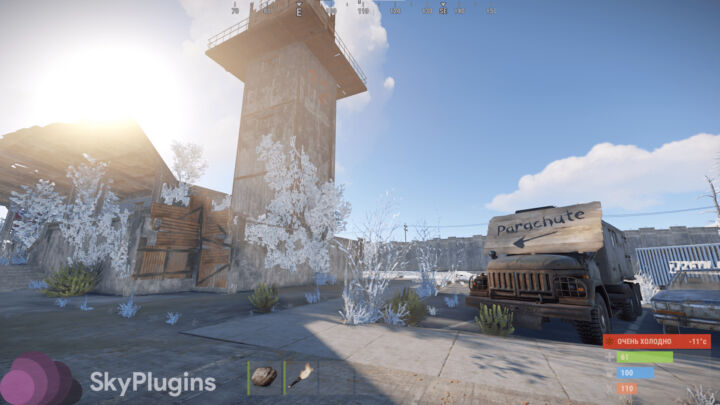The height and width of the screenshot is (405, 720).
Task: Equip the torch from the hotbar
Action: coord(300,377)
